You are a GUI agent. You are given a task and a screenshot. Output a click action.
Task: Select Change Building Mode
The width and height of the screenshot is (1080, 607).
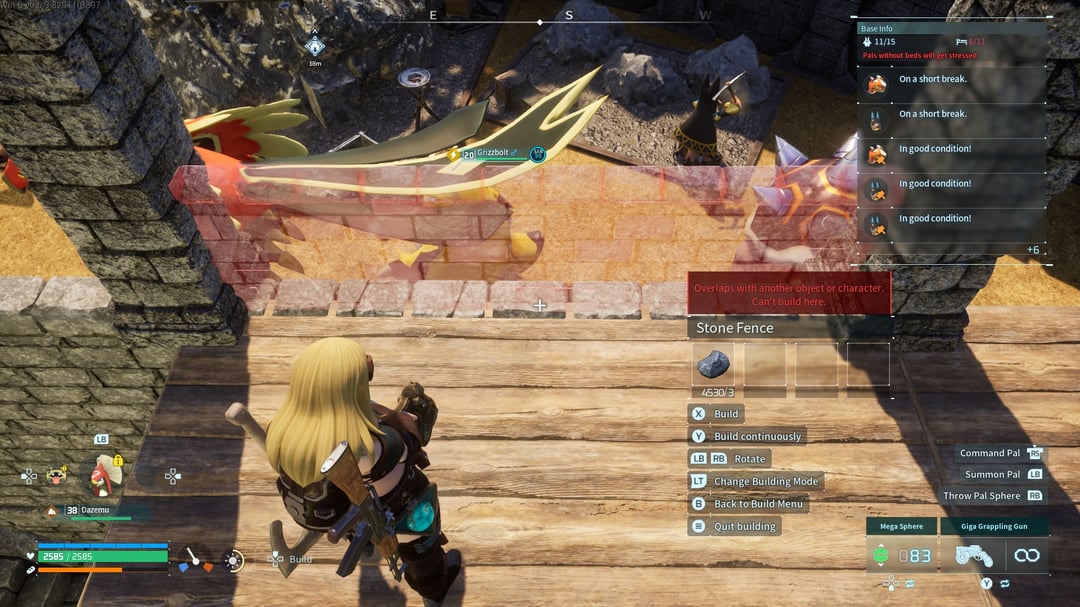click(765, 481)
